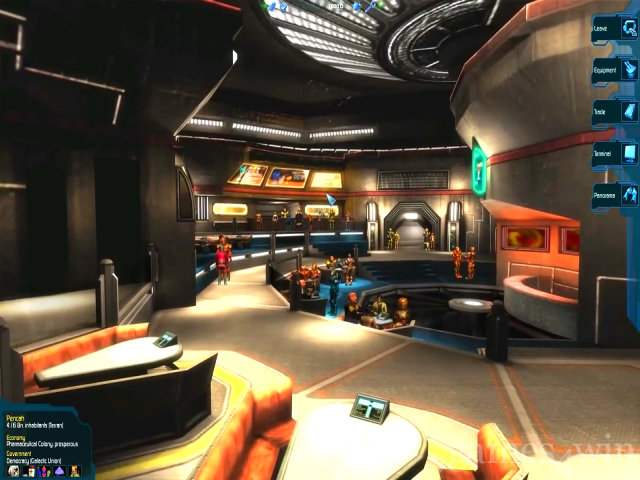Screen dimensions: 640x480
Task: Leave the space station
Action: coord(616,28)
